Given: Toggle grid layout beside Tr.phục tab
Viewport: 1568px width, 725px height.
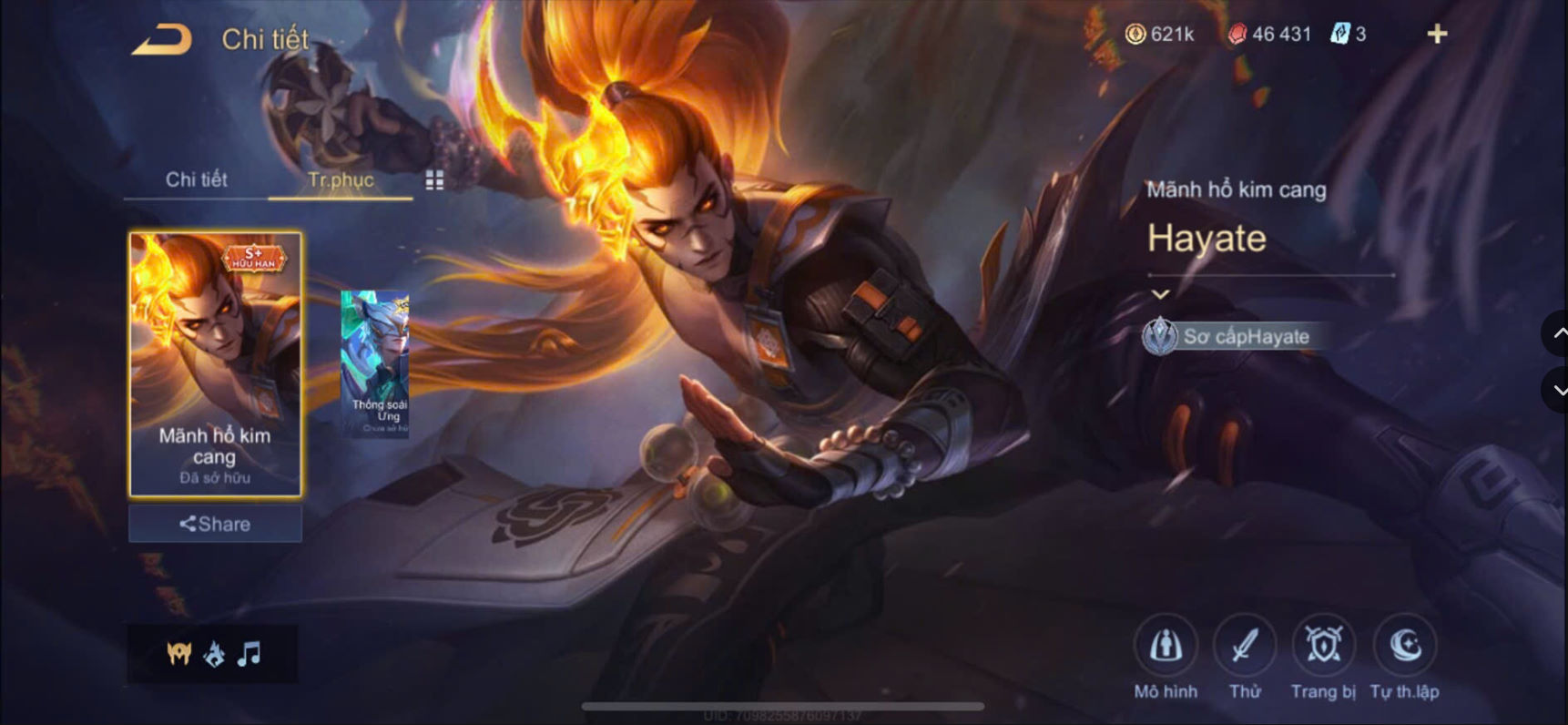Looking at the screenshot, I should click(x=433, y=180).
